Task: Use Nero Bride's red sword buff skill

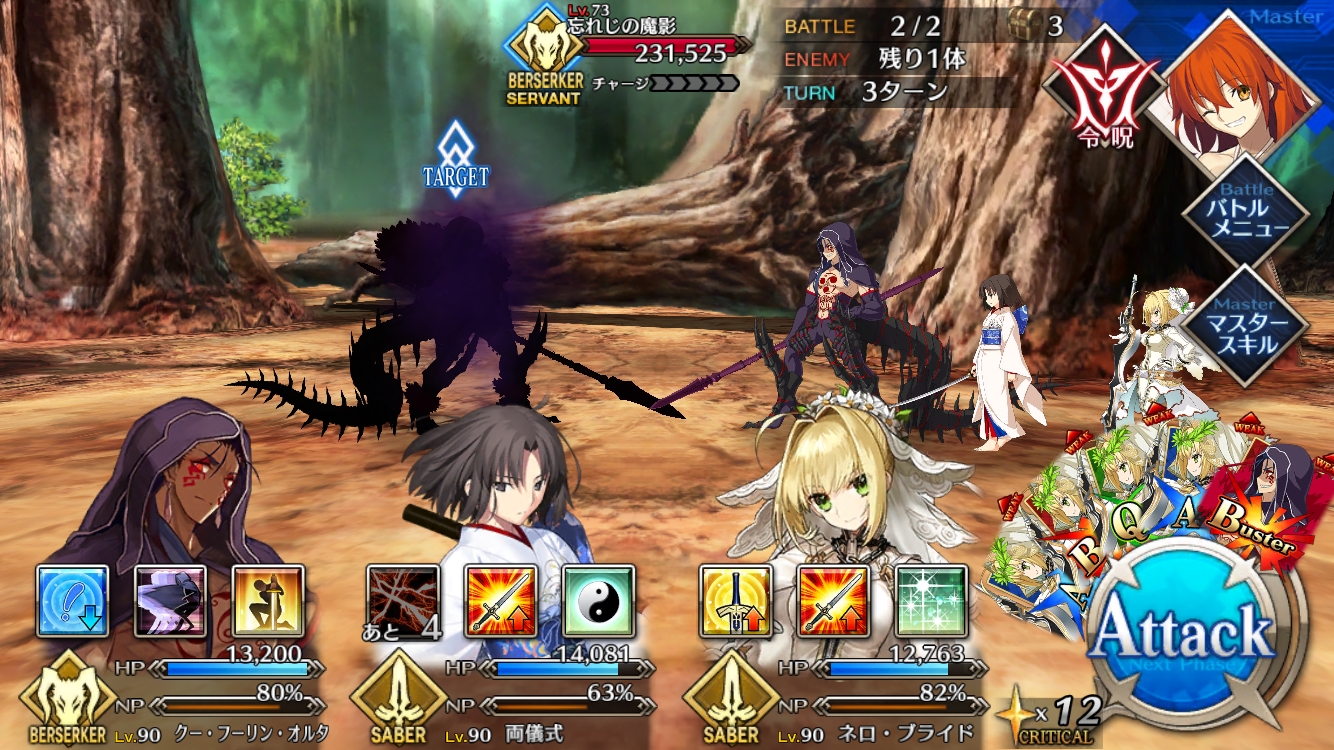Action: (x=833, y=601)
